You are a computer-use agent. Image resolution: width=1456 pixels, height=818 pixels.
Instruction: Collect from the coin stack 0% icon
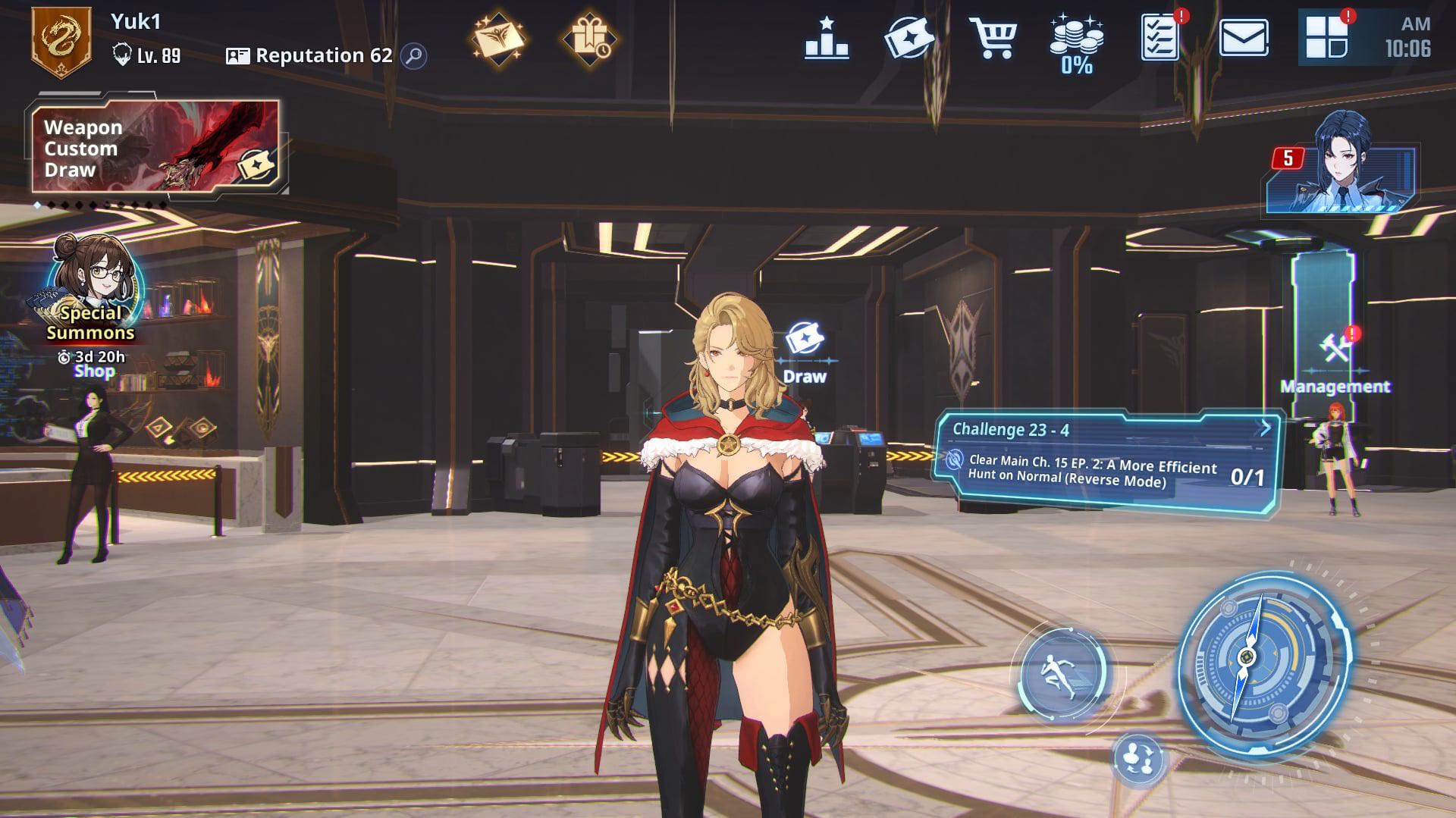point(1076,44)
